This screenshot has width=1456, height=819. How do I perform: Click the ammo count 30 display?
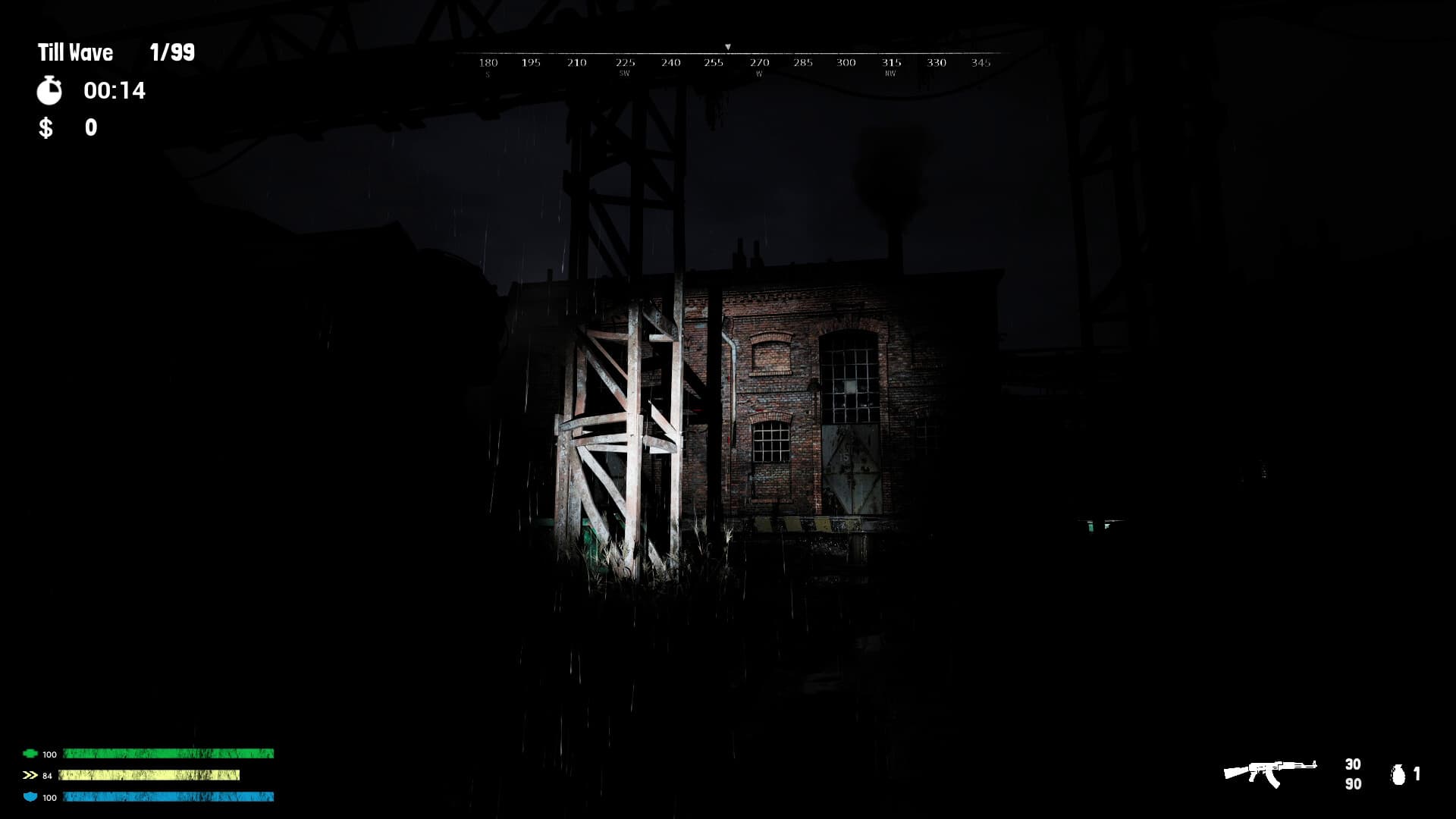(x=1354, y=764)
